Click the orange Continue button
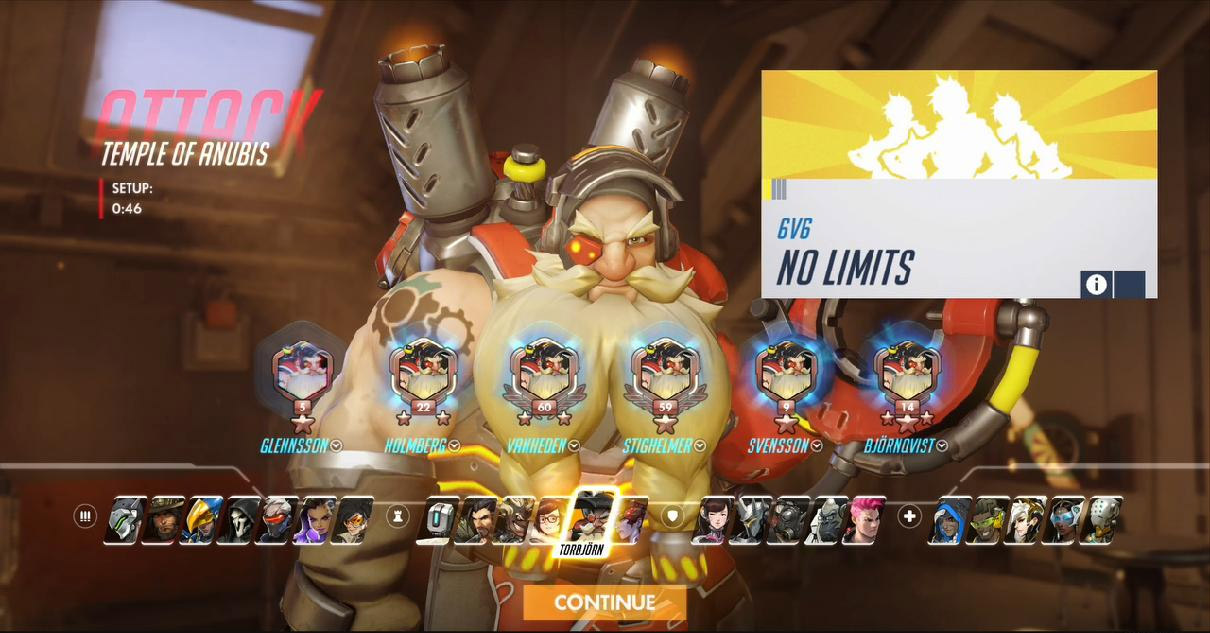The width and height of the screenshot is (1210, 633). (605, 602)
